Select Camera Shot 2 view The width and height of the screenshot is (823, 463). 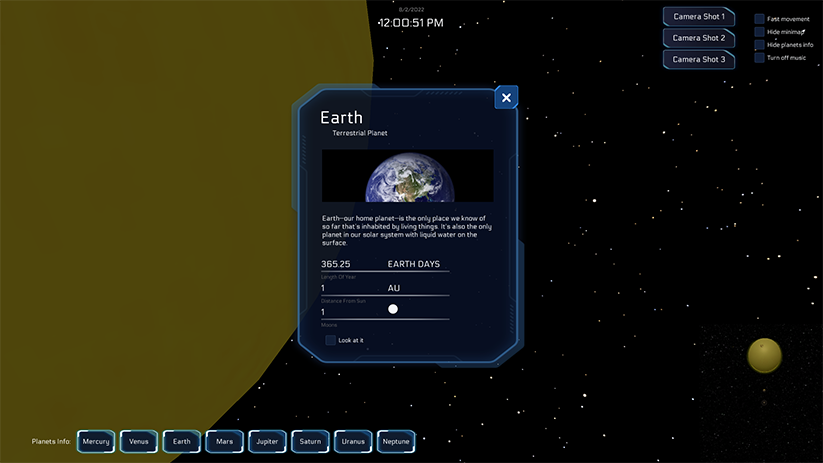coord(699,38)
